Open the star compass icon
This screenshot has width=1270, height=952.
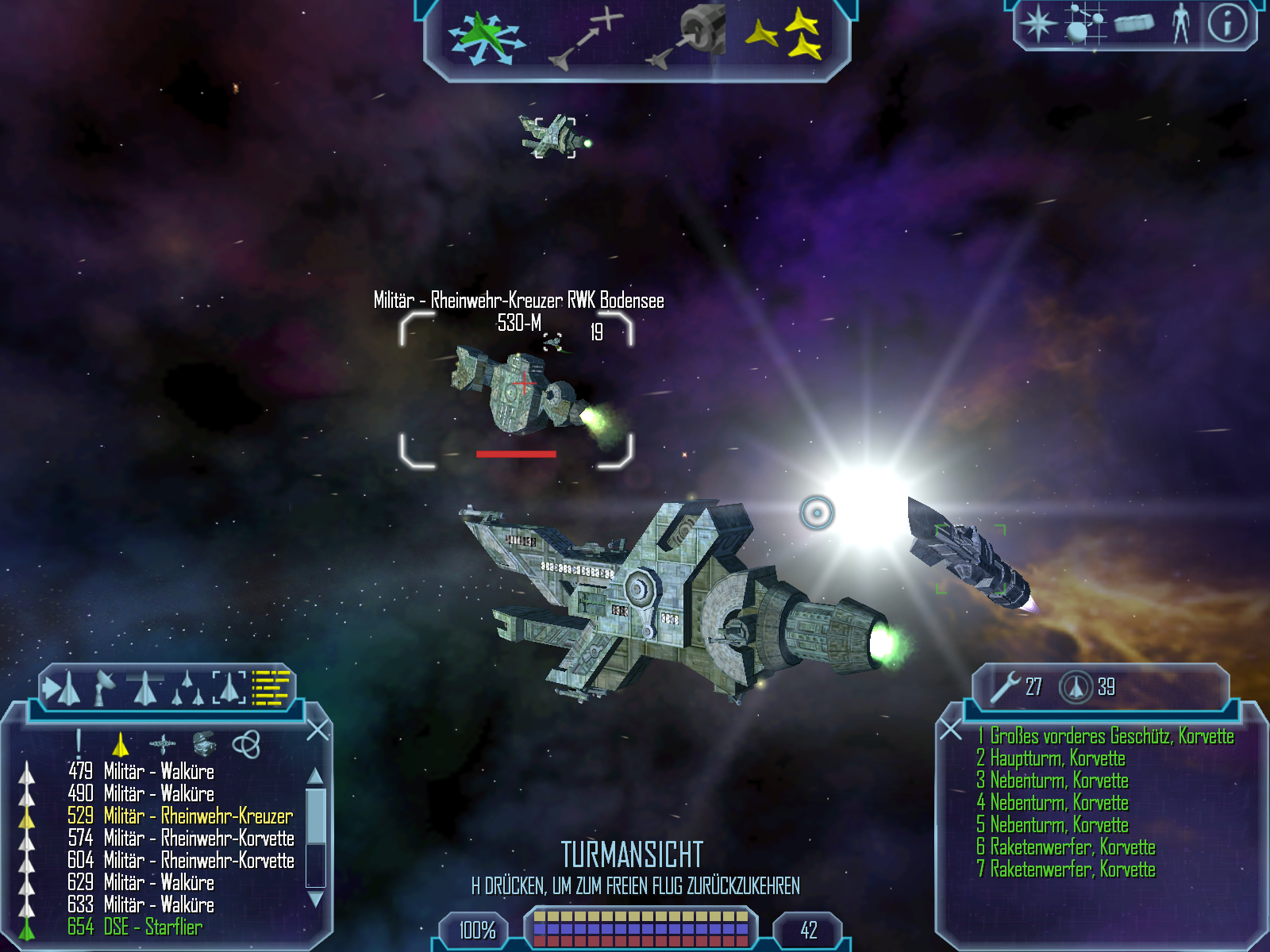[x=1038, y=23]
